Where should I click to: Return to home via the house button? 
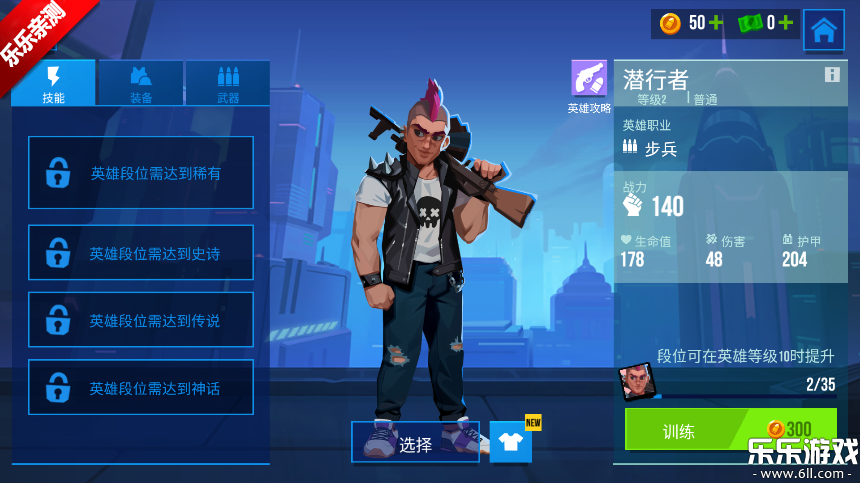[x=823, y=30]
